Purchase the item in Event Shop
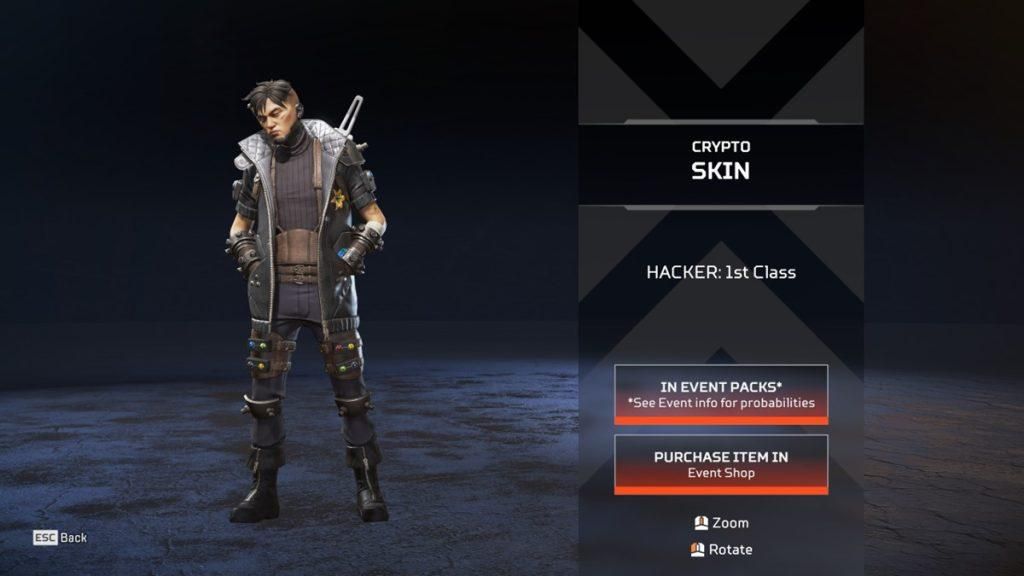 (721, 464)
